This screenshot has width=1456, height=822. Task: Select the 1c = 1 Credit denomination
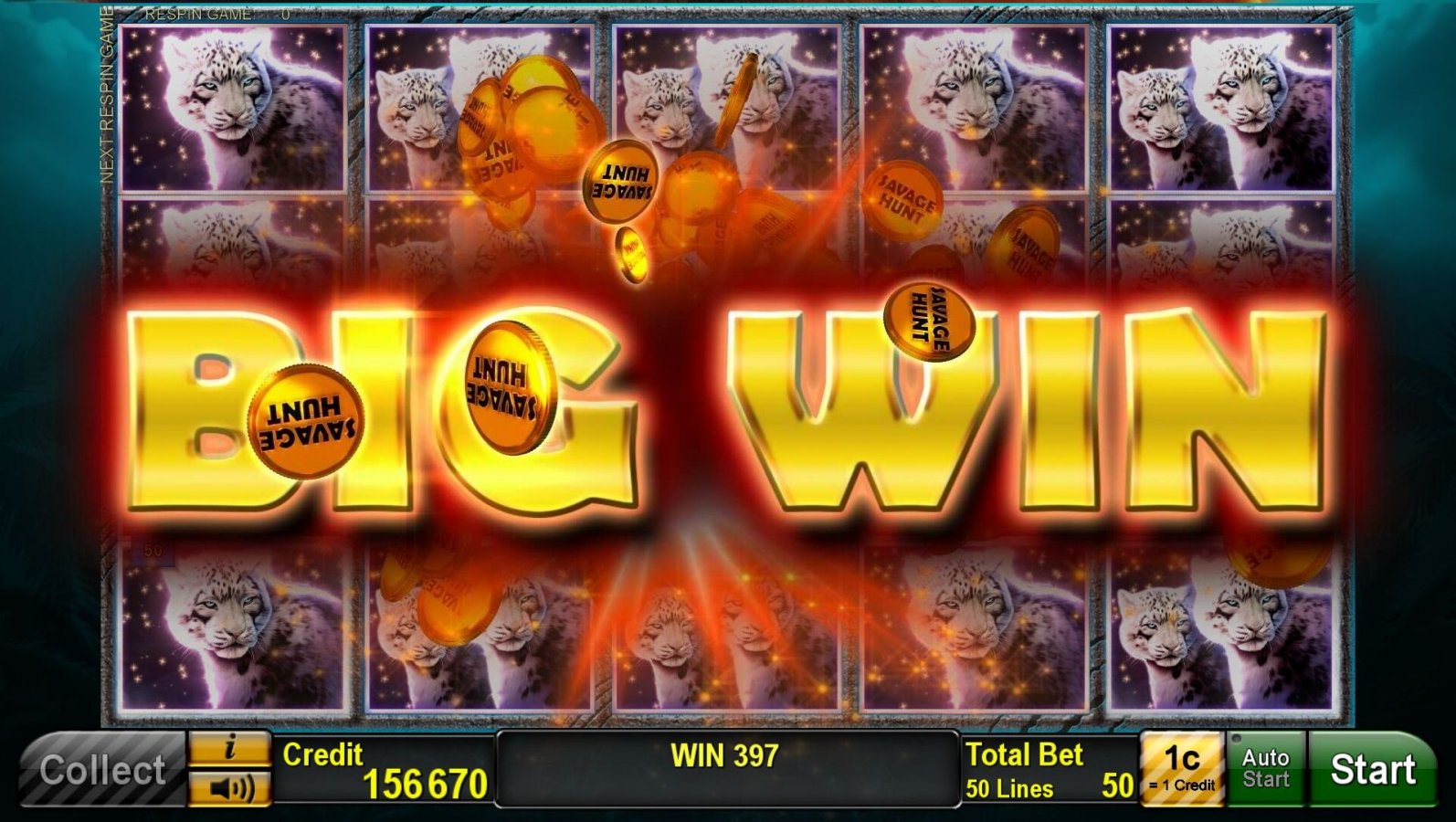[1180, 770]
